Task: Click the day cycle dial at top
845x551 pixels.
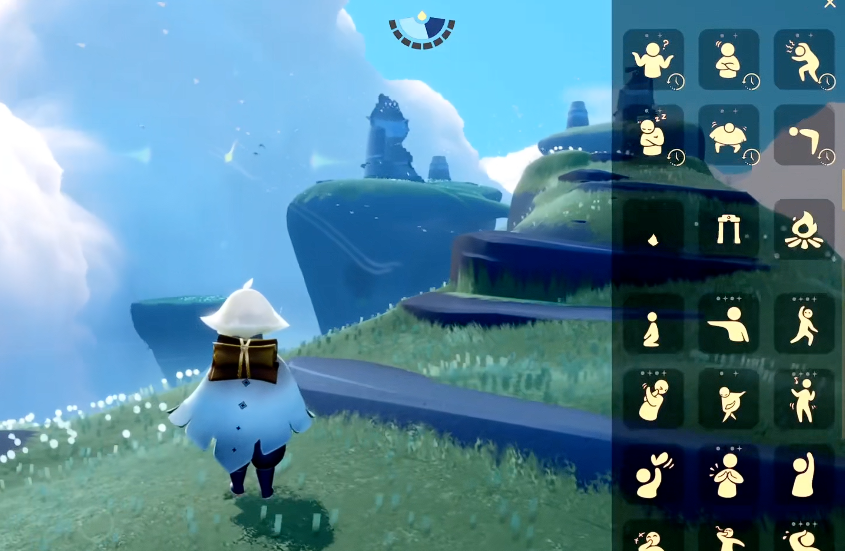Action: click(x=422, y=30)
